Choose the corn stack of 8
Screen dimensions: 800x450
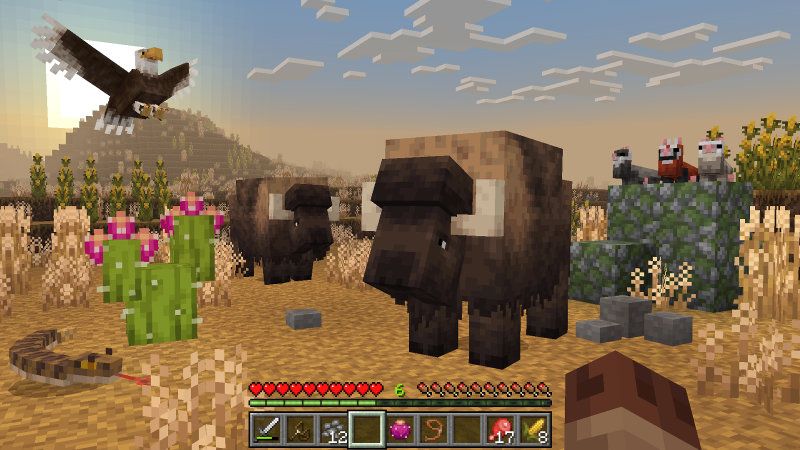coord(532,430)
